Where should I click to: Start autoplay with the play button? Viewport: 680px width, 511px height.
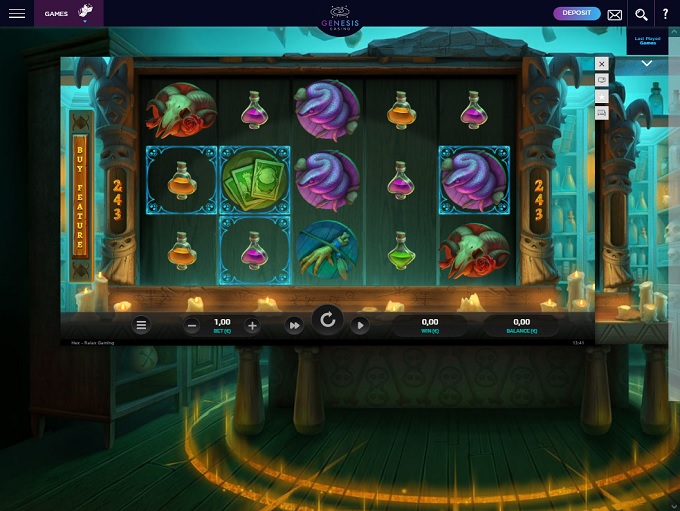pos(360,325)
